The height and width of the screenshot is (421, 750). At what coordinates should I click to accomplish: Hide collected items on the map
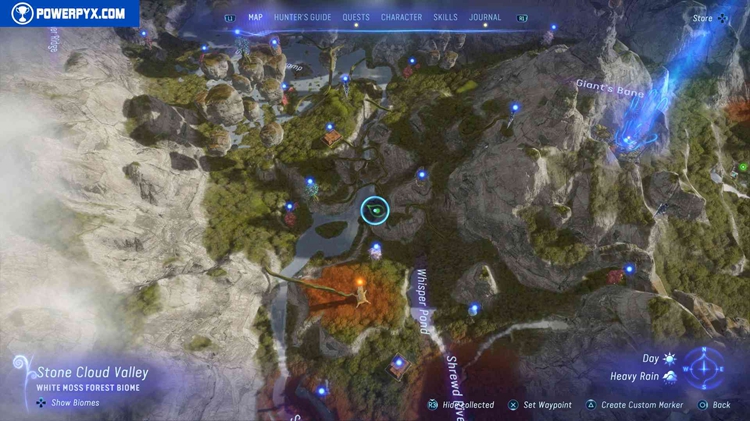tap(462, 405)
